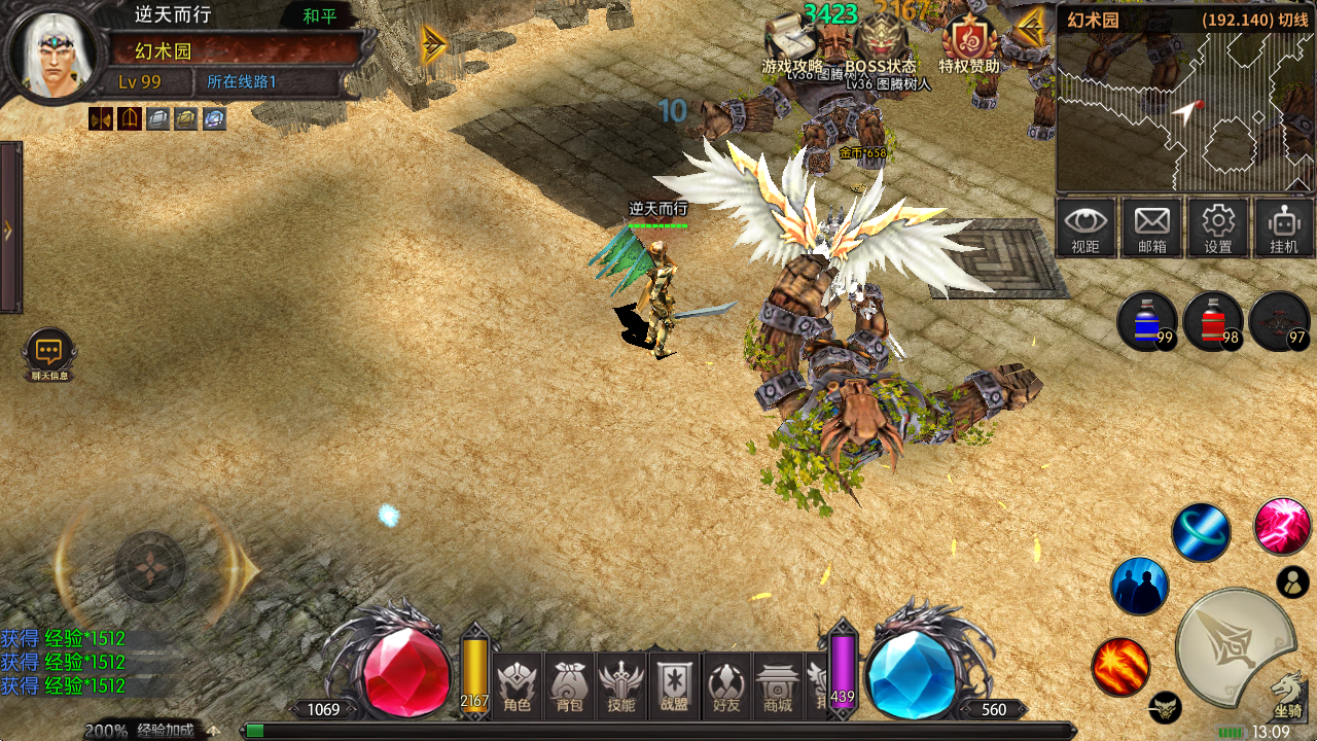Toggle the 挂机 auto-battle robot button

[x=1283, y=227]
